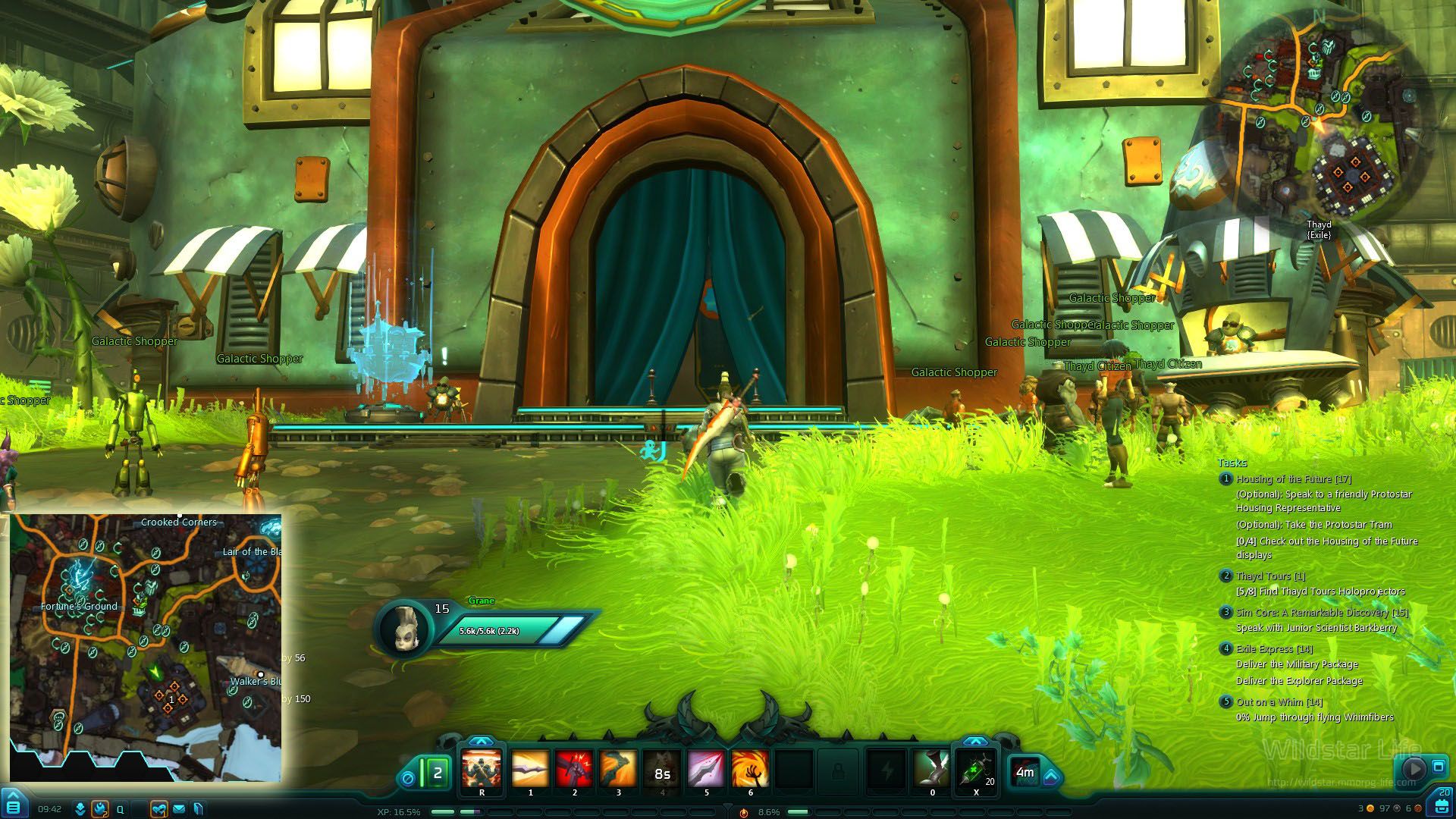Viewport: 1456px width, 819px height.
Task: Expand the arrow above the medishot slot
Action: 975,742
